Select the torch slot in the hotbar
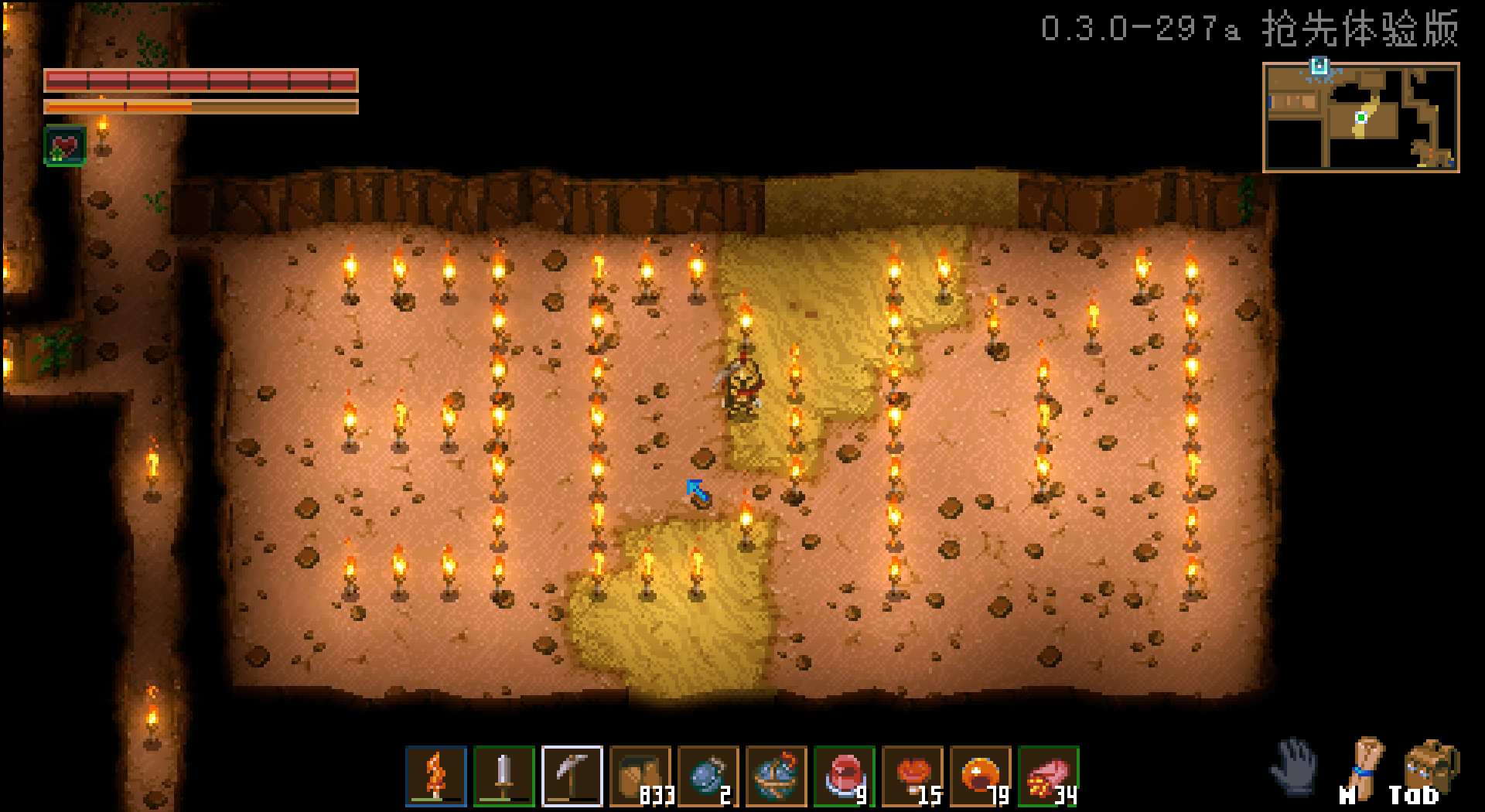The width and height of the screenshot is (1485, 812). tap(436, 776)
